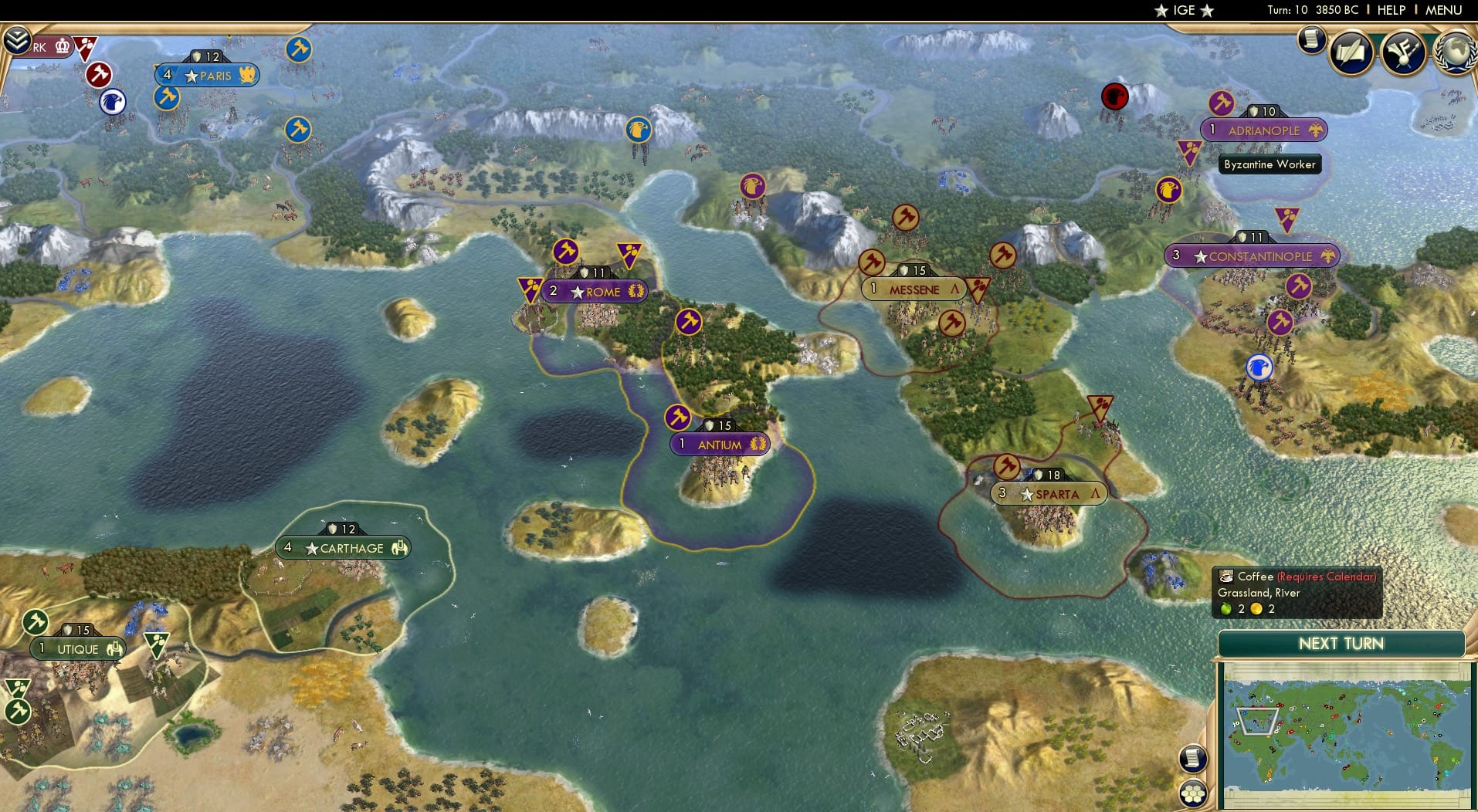Click the Carthage city banner

[343, 548]
